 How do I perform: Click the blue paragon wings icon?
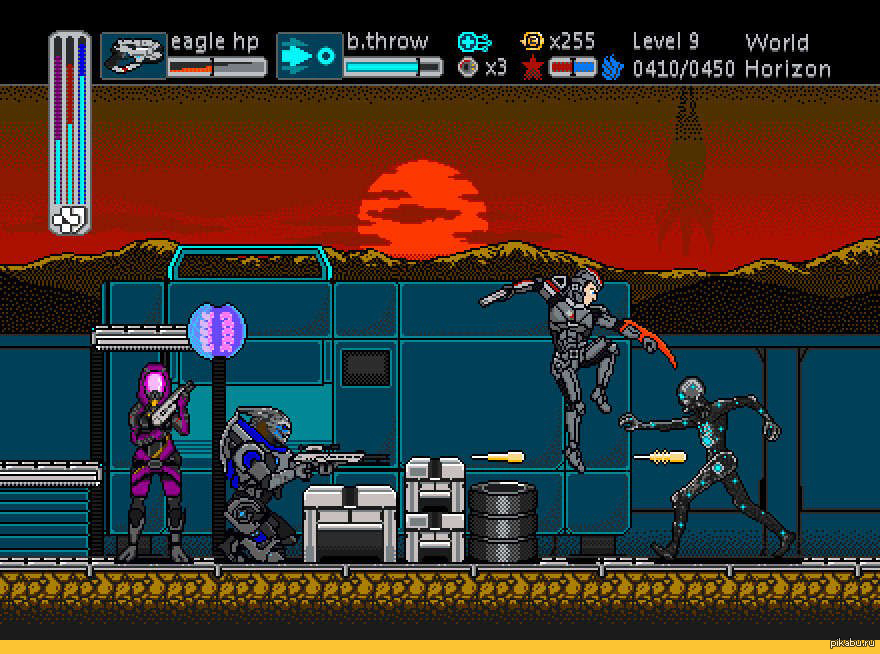(x=613, y=68)
